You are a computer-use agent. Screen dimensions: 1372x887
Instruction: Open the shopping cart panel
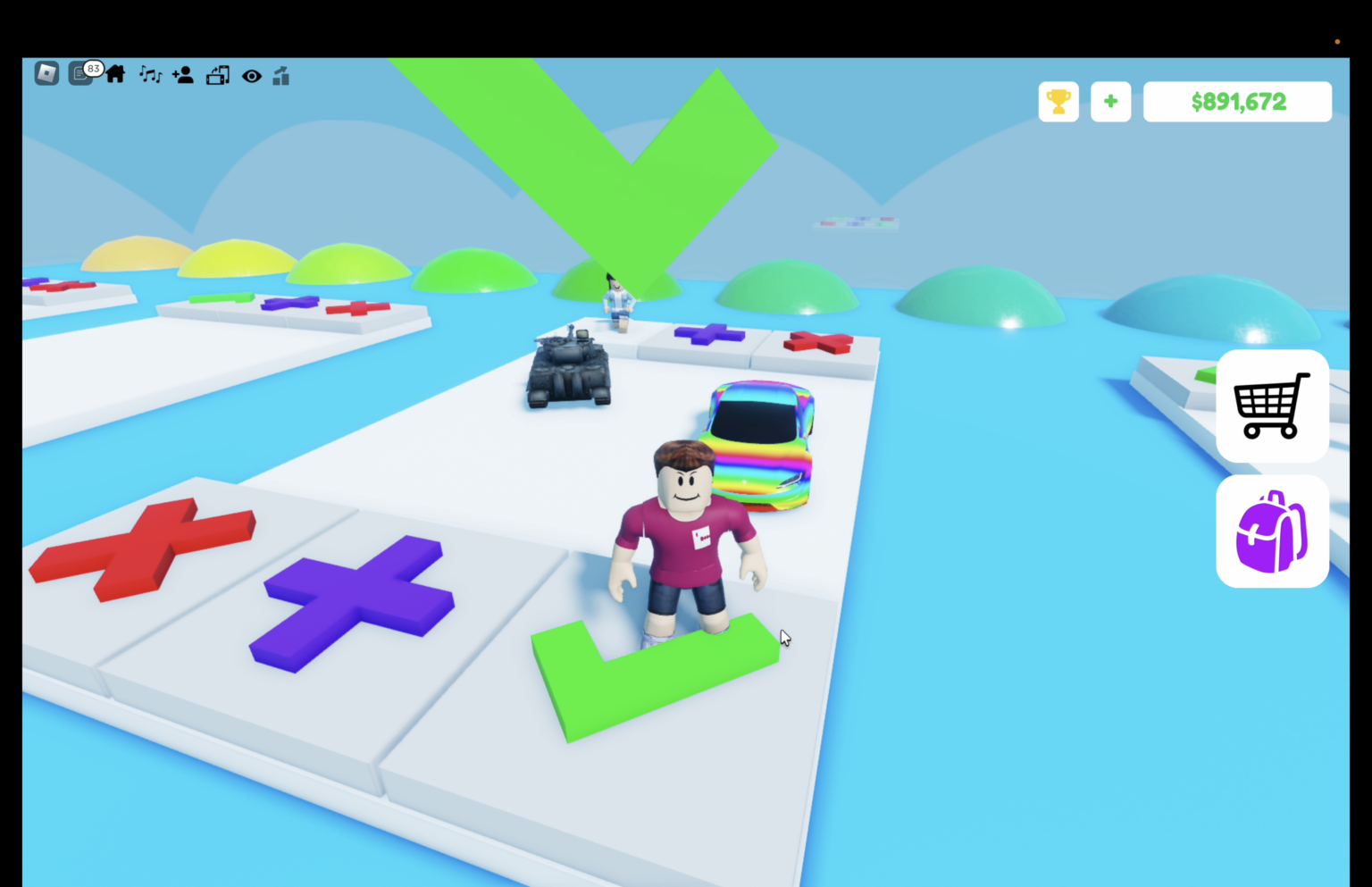1271,406
